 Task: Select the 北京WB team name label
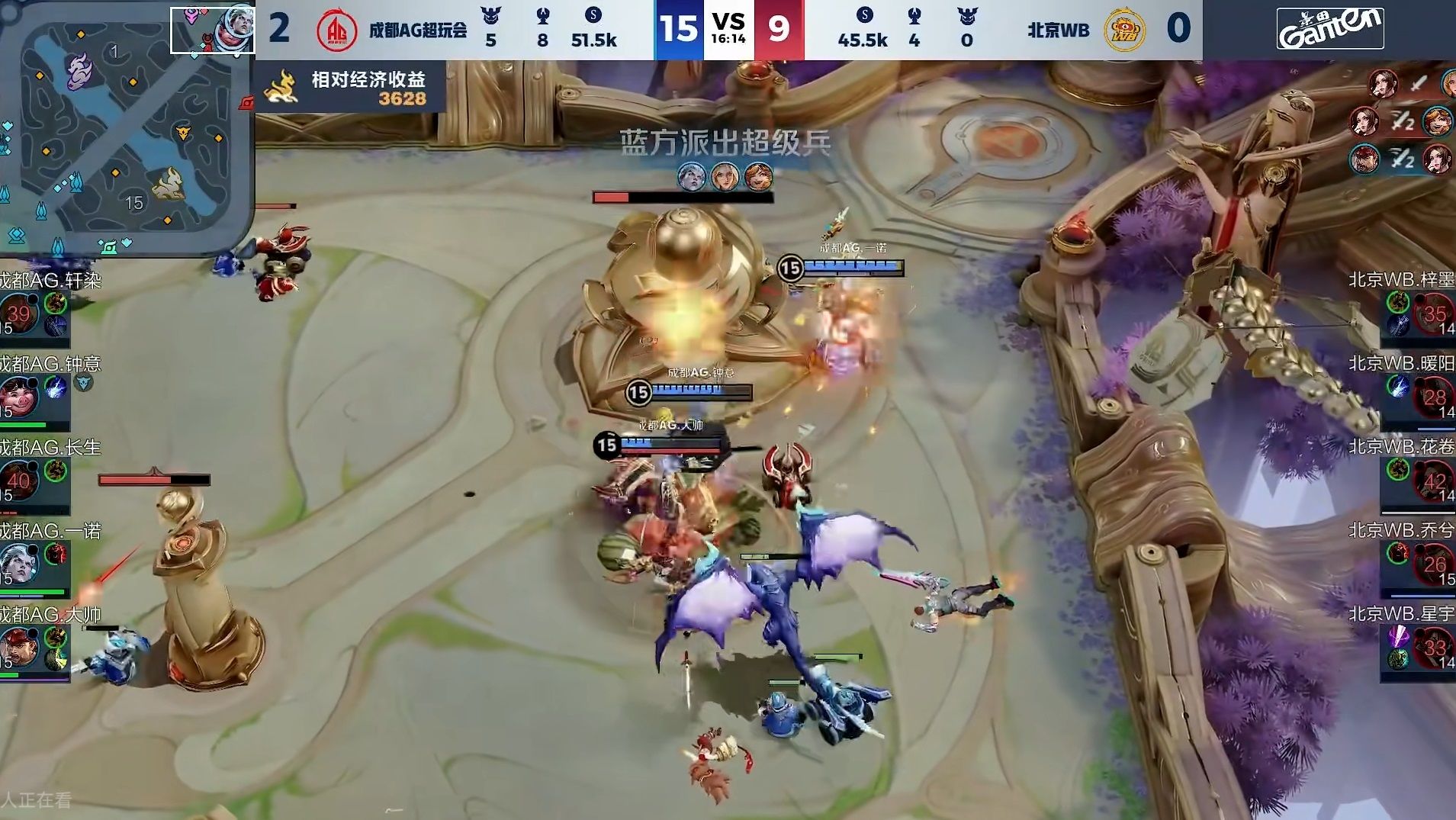[x=1059, y=29]
